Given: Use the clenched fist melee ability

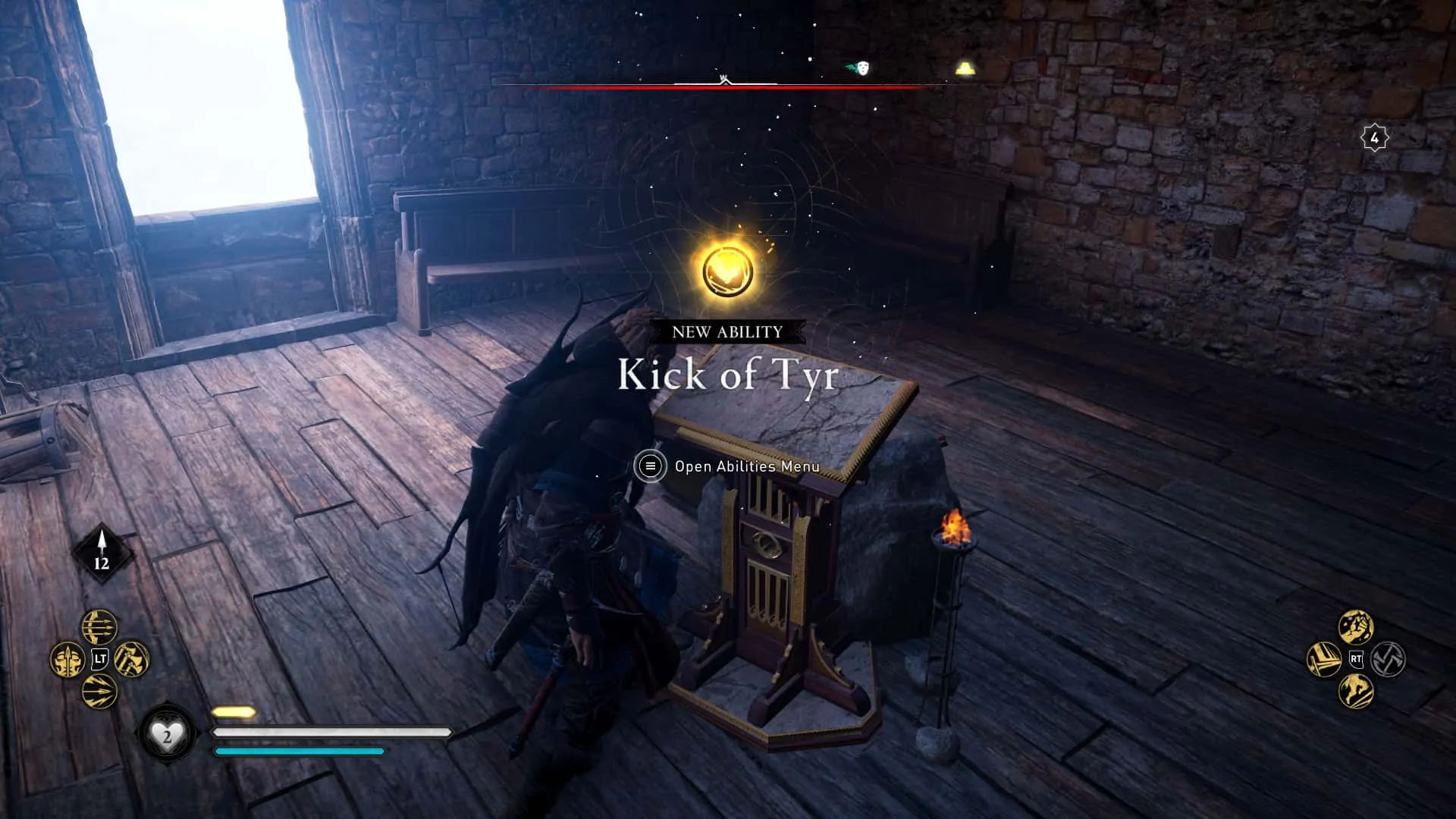Looking at the screenshot, I should (1356, 627).
